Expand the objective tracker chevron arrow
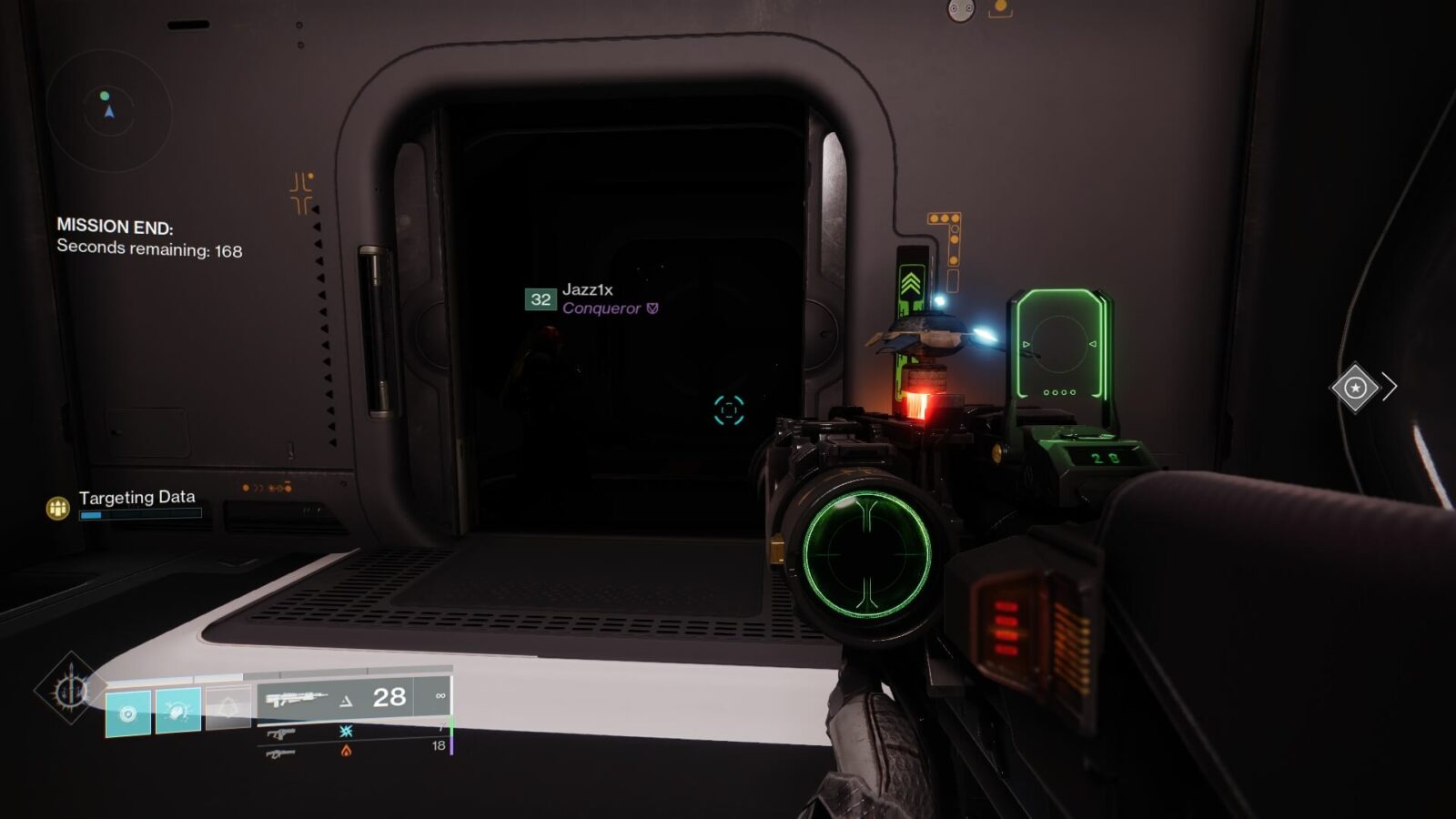The width and height of the screenshot is (1456, 819). (1390, 386)
